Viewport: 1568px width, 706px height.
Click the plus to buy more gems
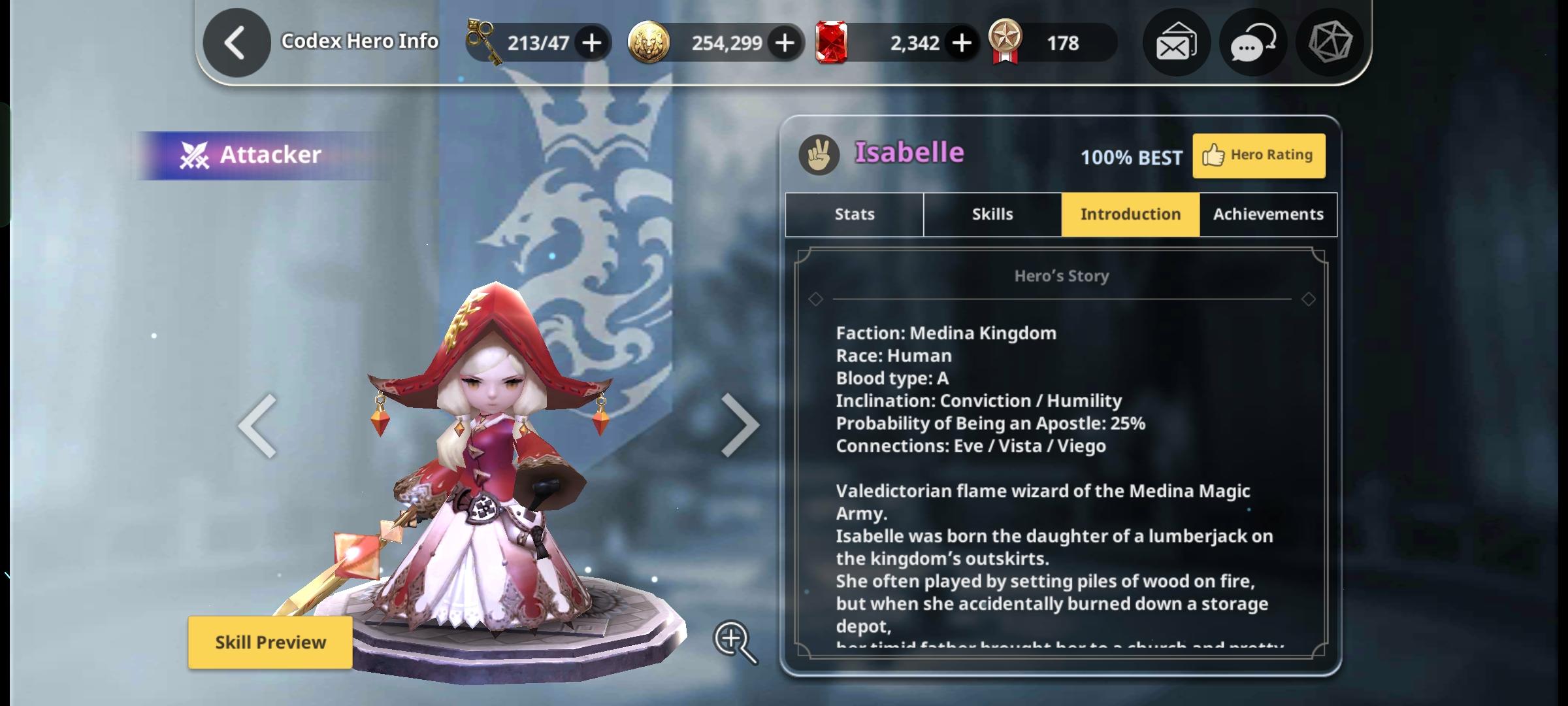click(x=960, y=42)
